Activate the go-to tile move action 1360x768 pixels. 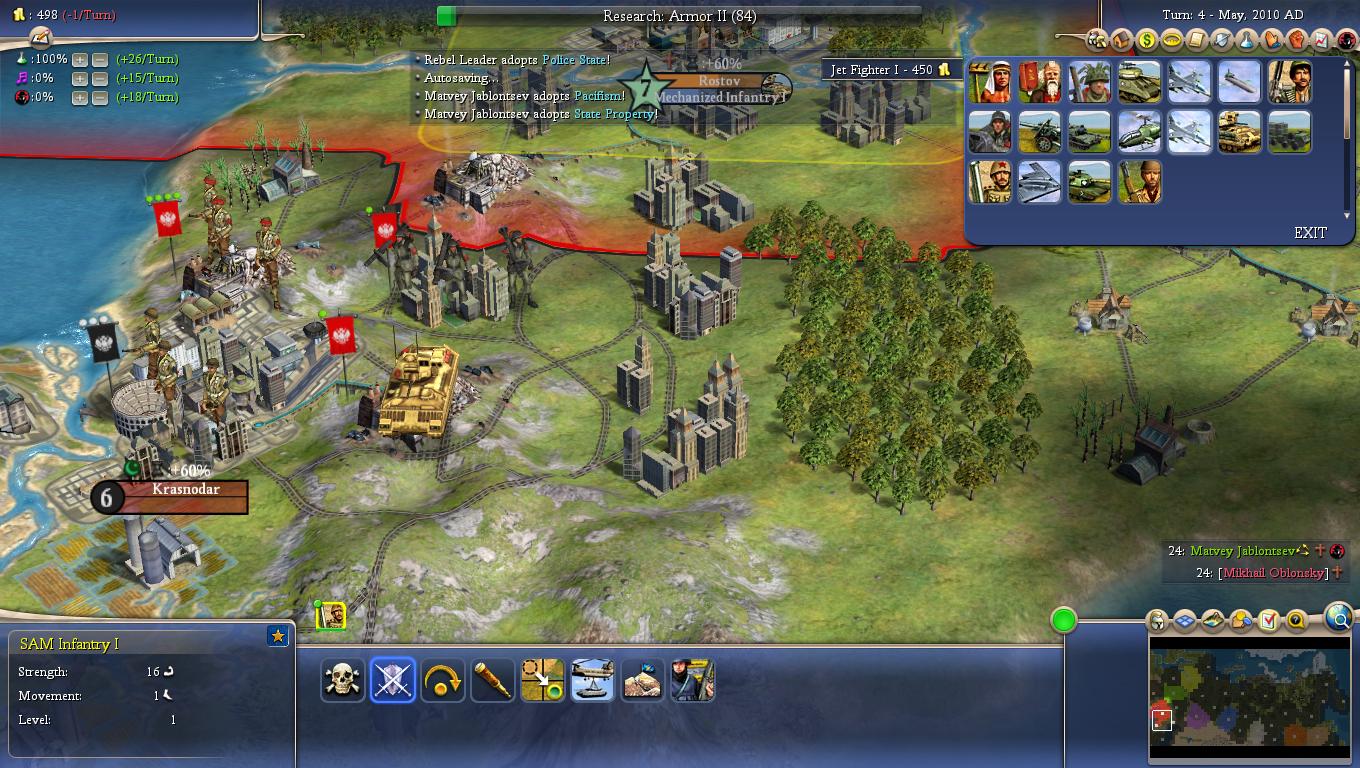point(543,680)
